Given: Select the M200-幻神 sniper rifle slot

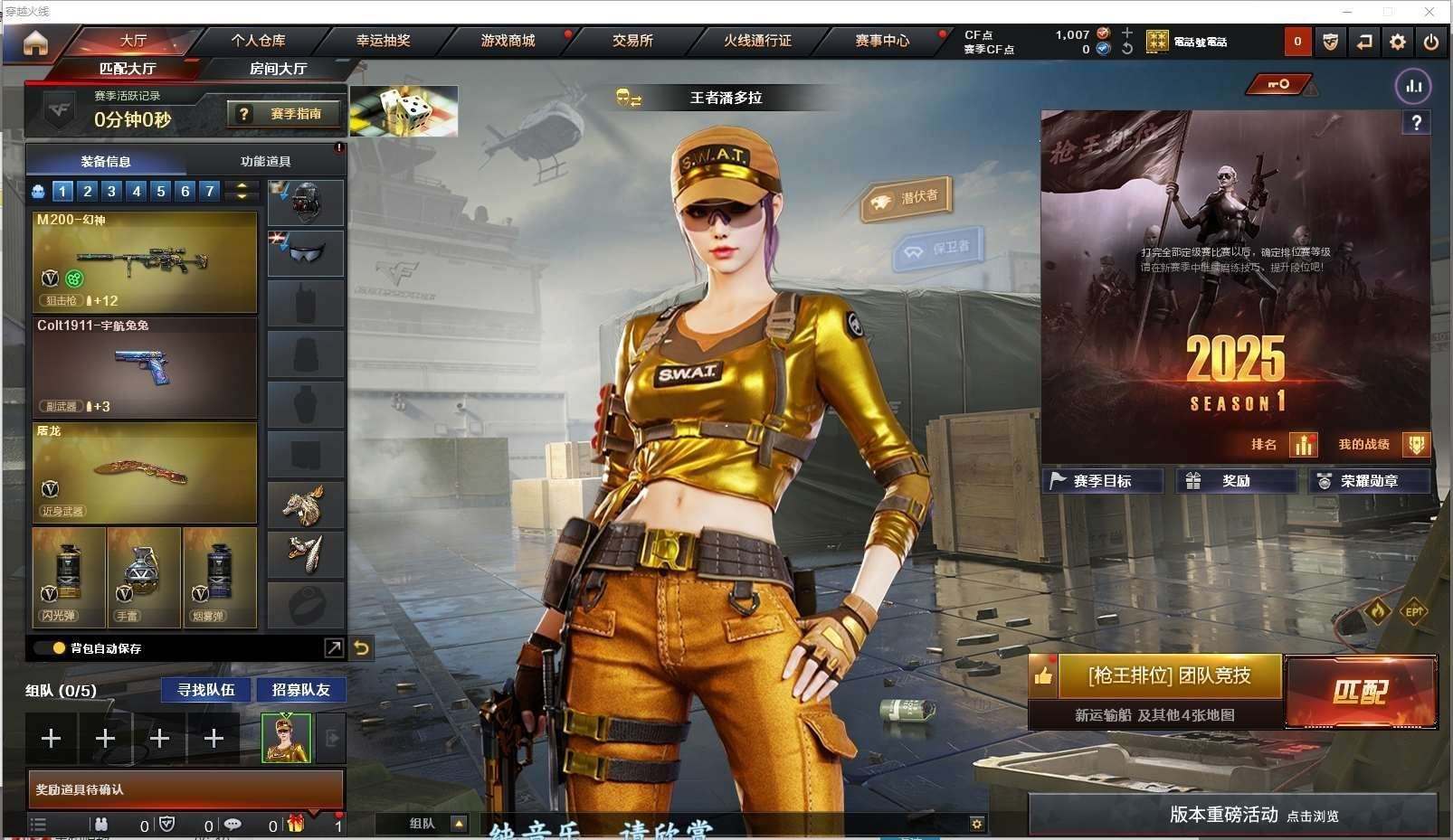Looking at the screenshot, I should pyautogui.click(x=145, y=261).
